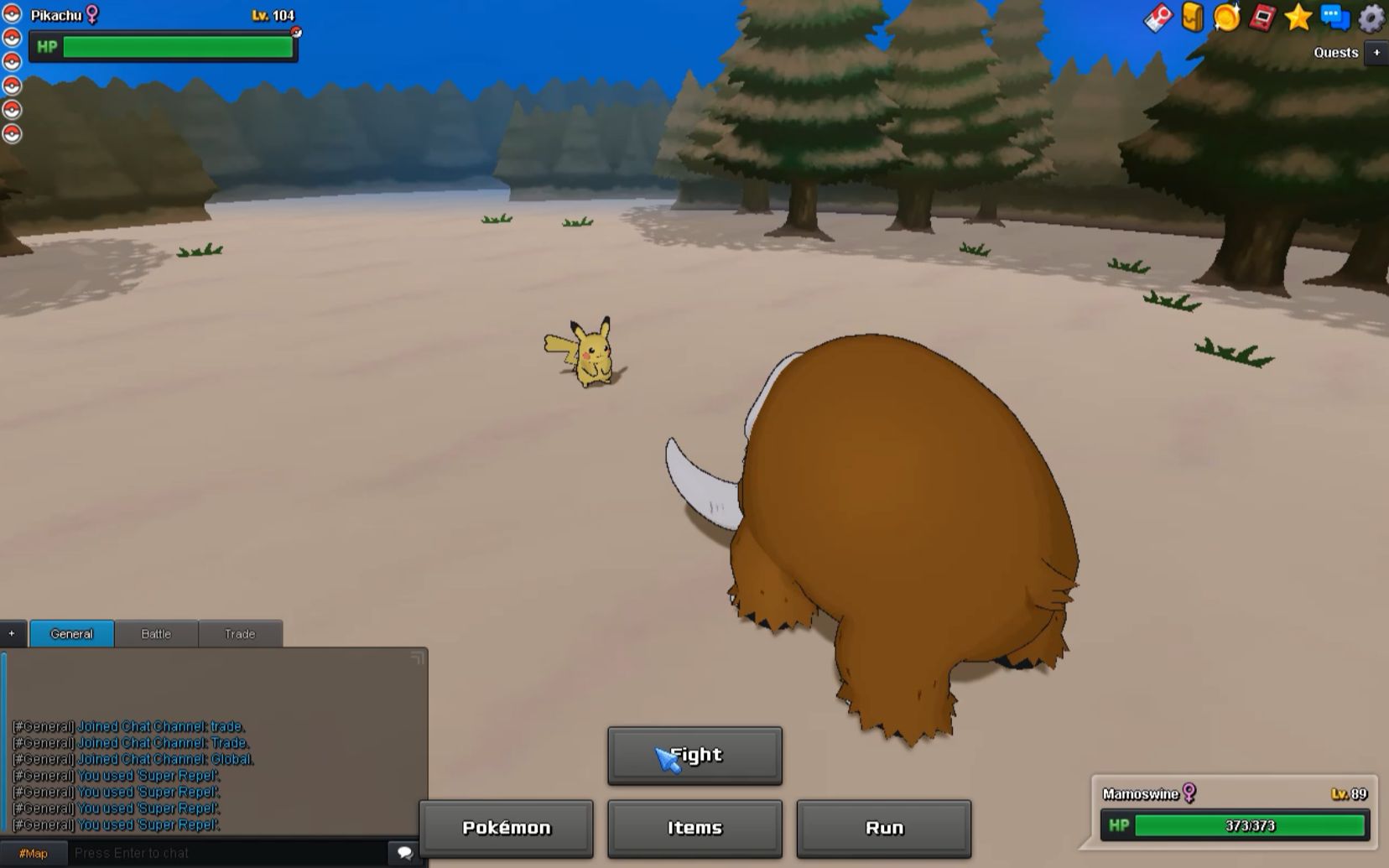Select the General chat tab
The image size is (1389, 868).
click(x=71, y=634)
